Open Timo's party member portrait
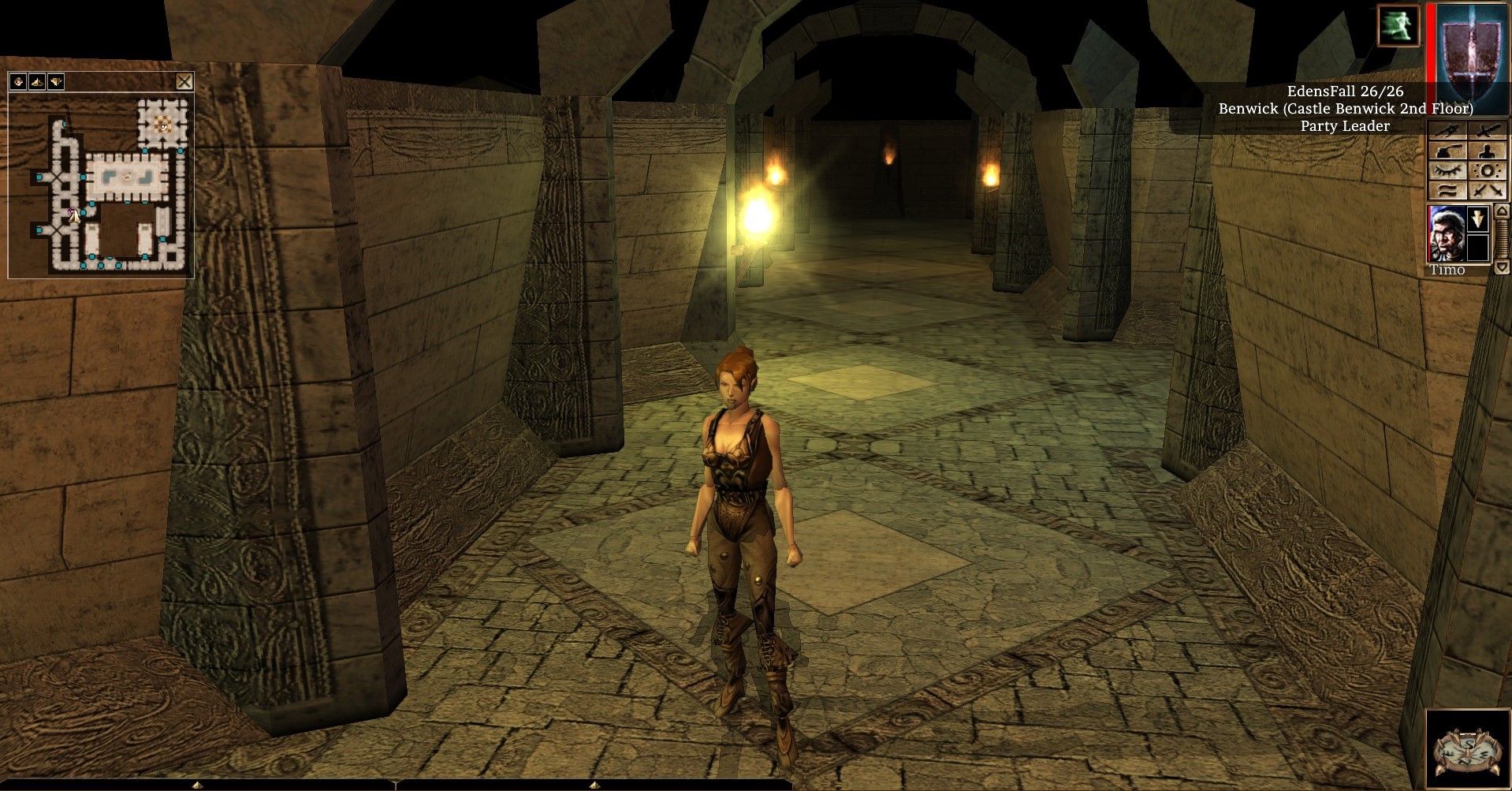 point(1447,233)
